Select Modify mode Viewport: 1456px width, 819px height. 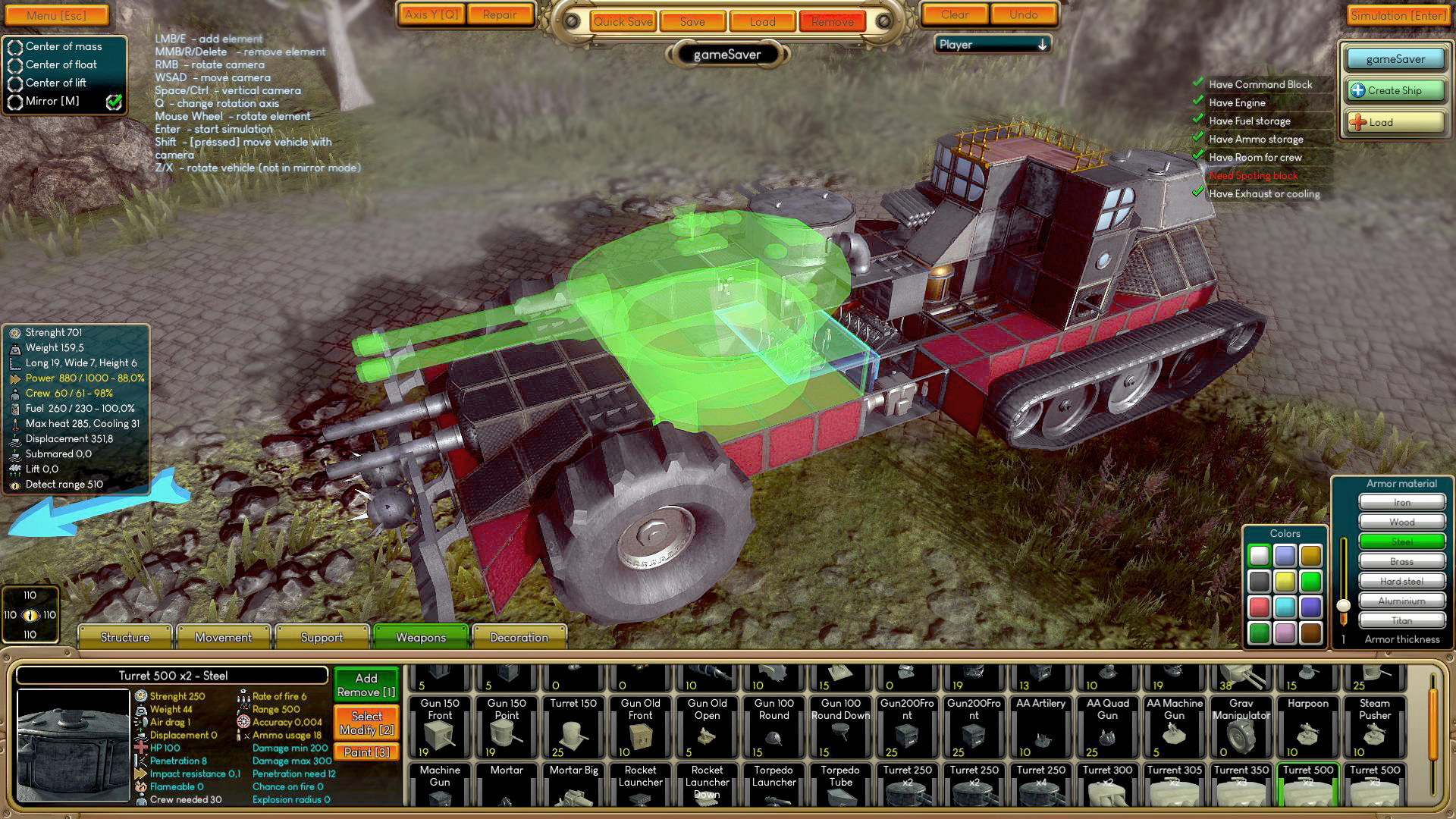(366, 720)
